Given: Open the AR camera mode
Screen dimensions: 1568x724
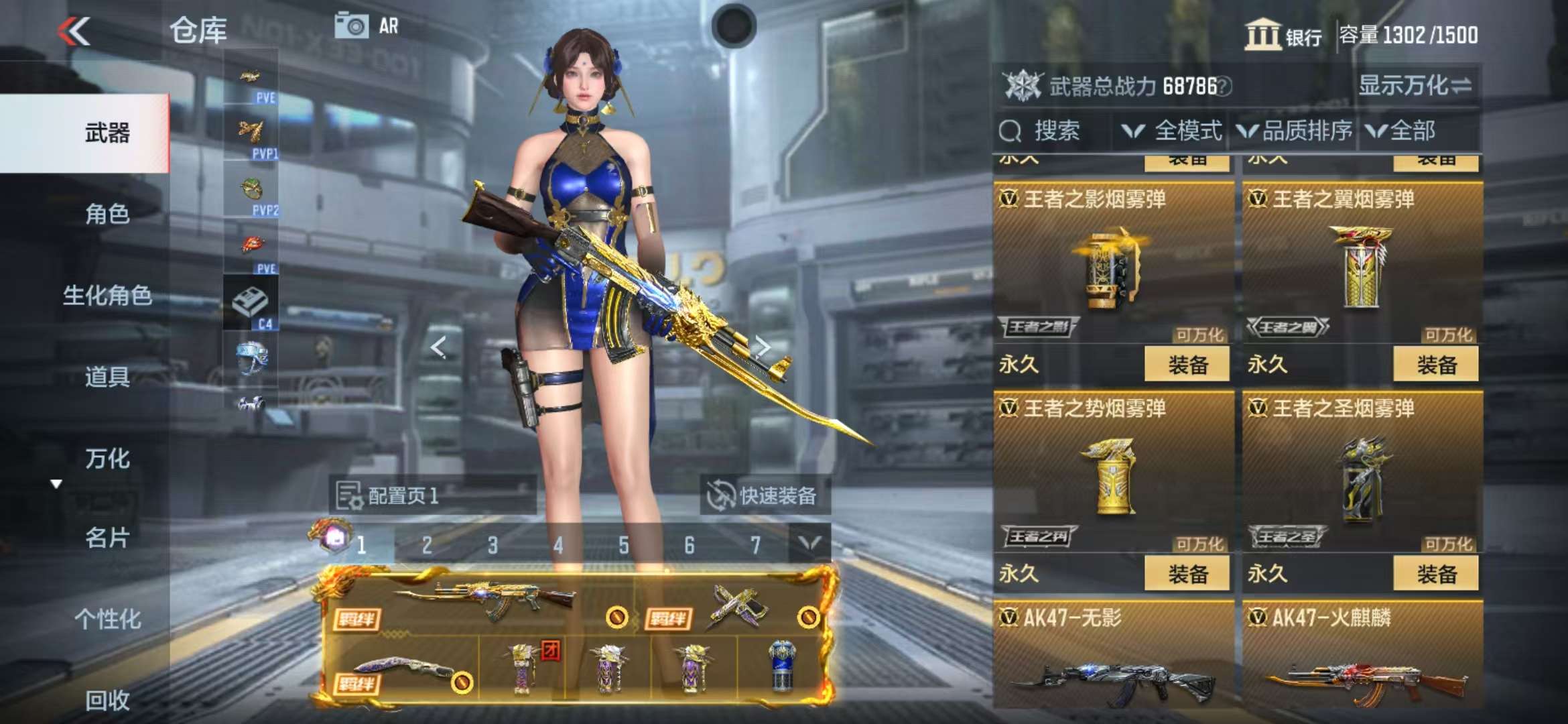Looking at the screenshot, I should tap(367, 27).
